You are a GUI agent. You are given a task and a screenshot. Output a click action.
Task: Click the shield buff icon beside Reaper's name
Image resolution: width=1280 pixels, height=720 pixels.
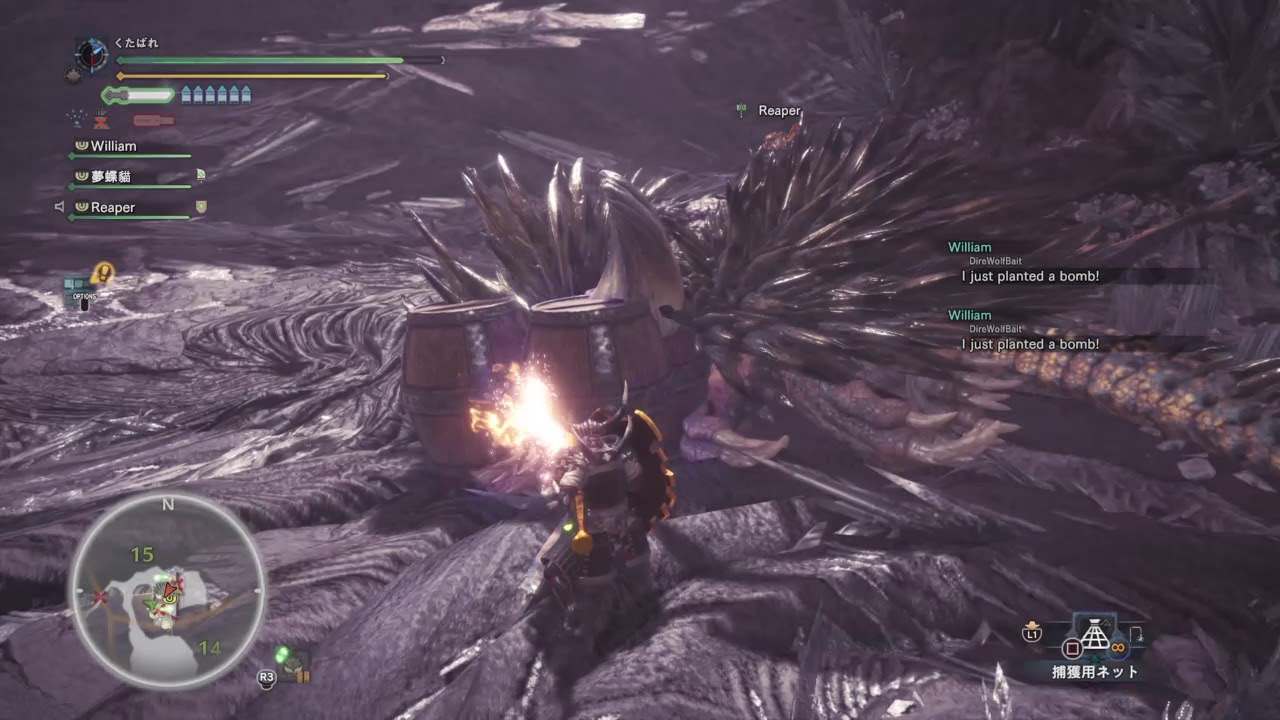pos(202,205)
